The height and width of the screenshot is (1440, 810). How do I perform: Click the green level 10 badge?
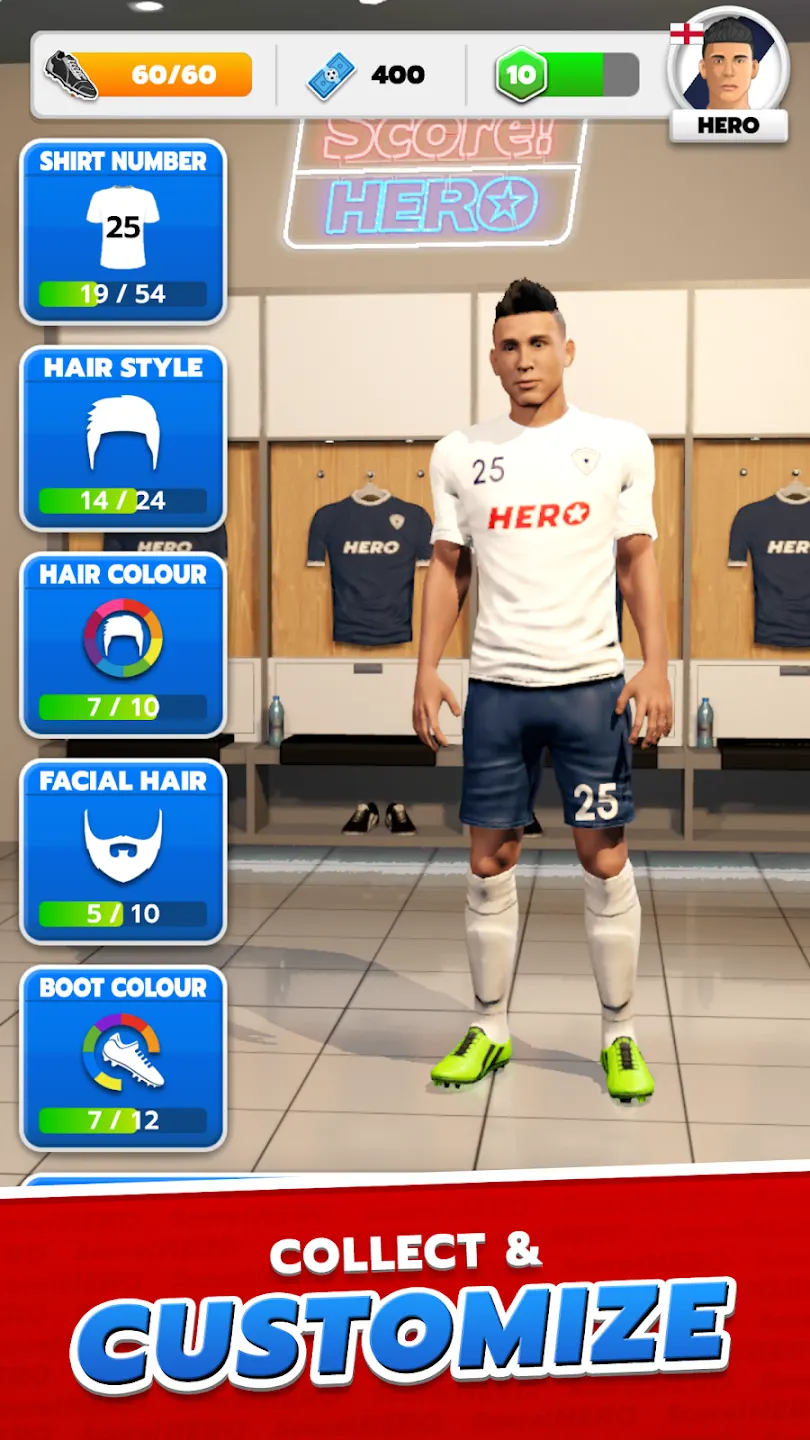[x=520, y=75]
